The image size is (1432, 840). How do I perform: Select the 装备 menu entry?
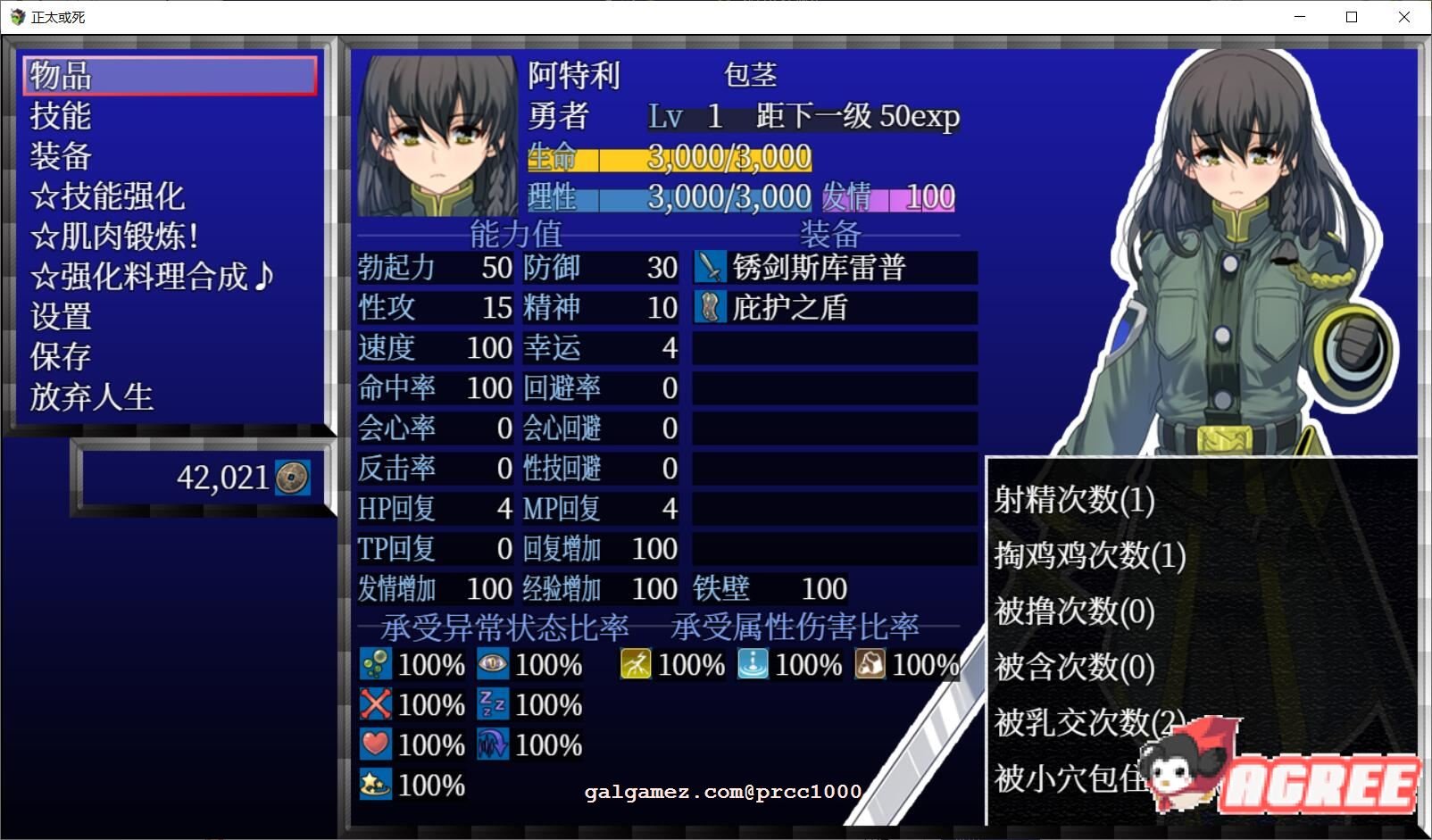[x=59, y=156]
